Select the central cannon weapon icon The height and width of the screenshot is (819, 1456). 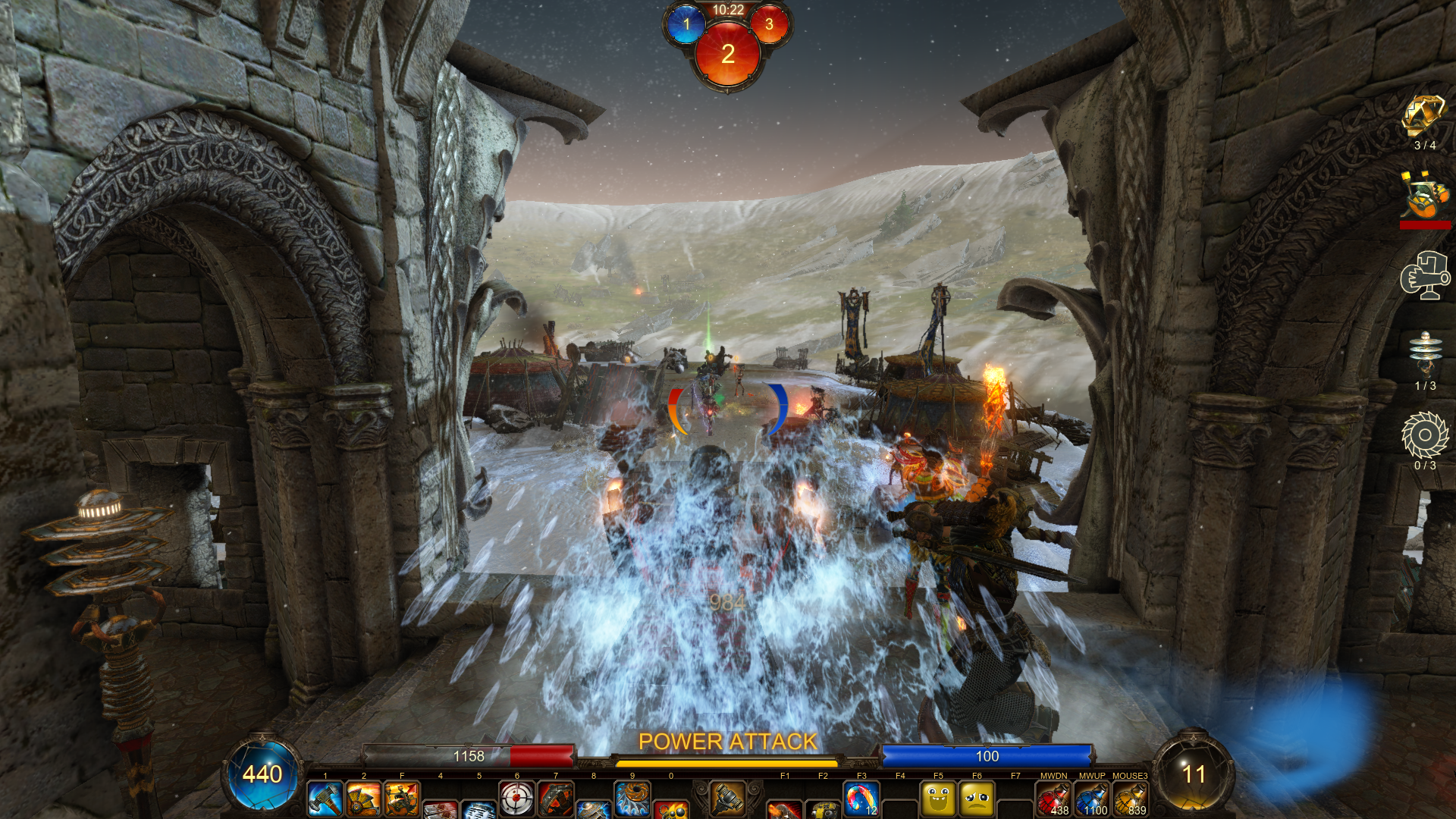click(x=727, y=798)
